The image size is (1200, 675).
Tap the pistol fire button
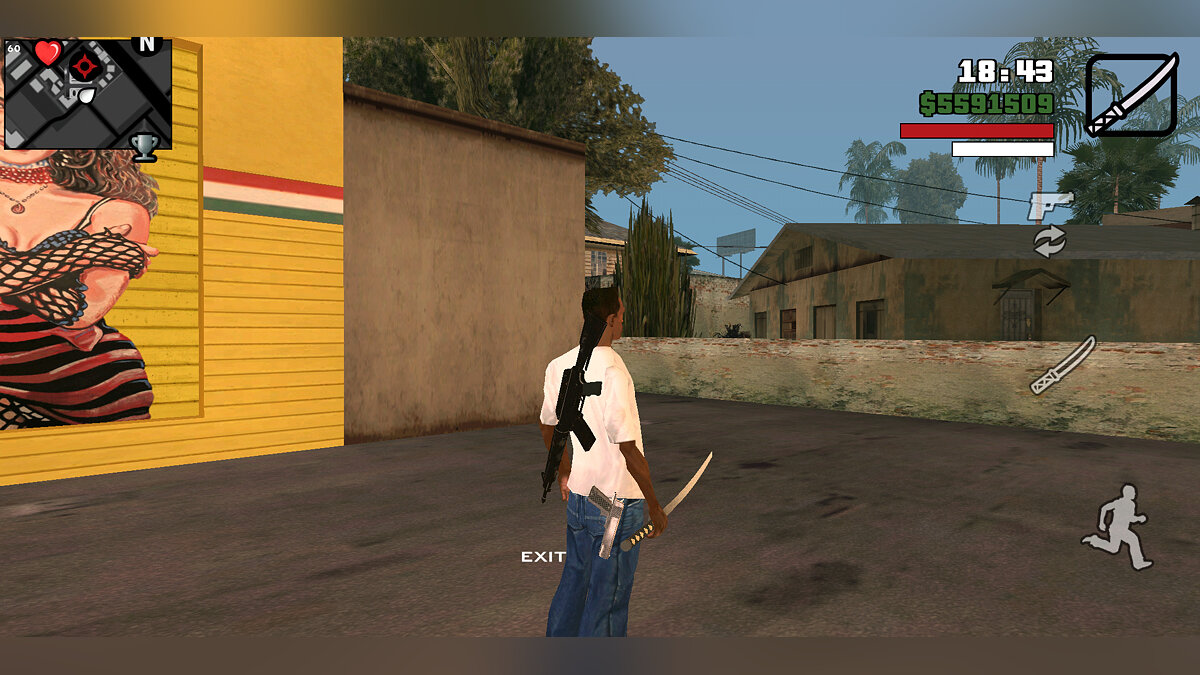pyautogui.click(x=1049, y=206)
